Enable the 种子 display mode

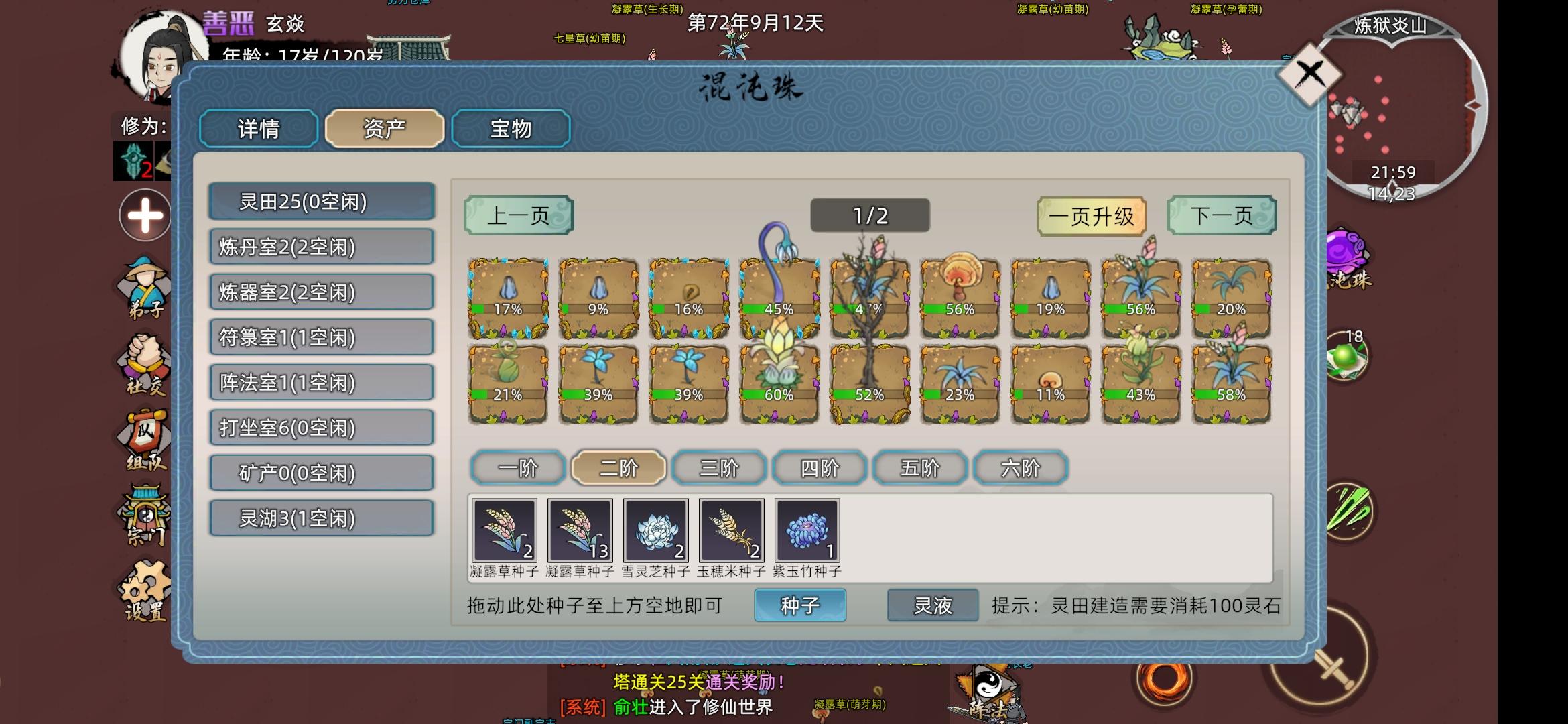799,603
